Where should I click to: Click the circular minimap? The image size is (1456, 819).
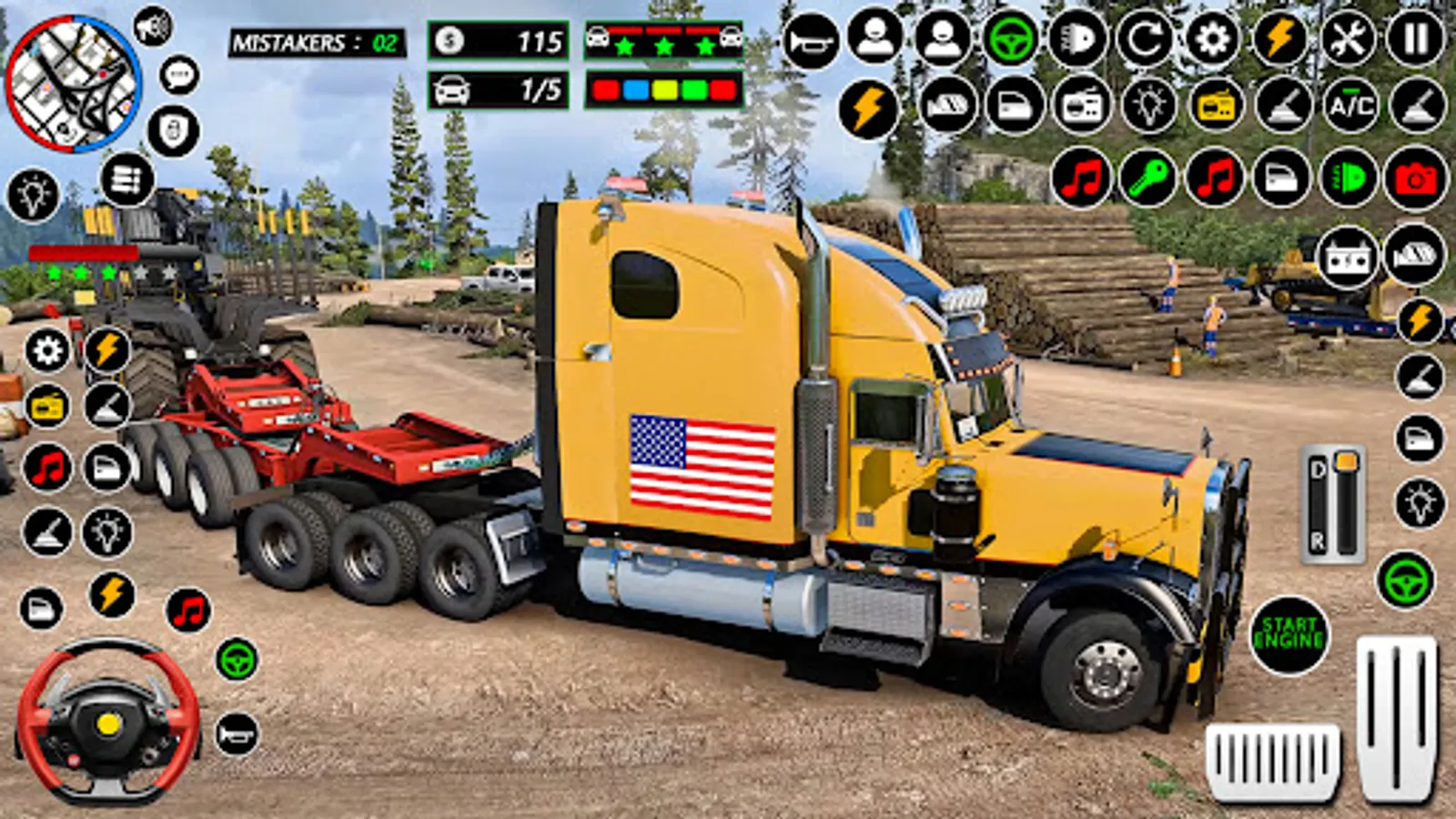tap(73, 83)
